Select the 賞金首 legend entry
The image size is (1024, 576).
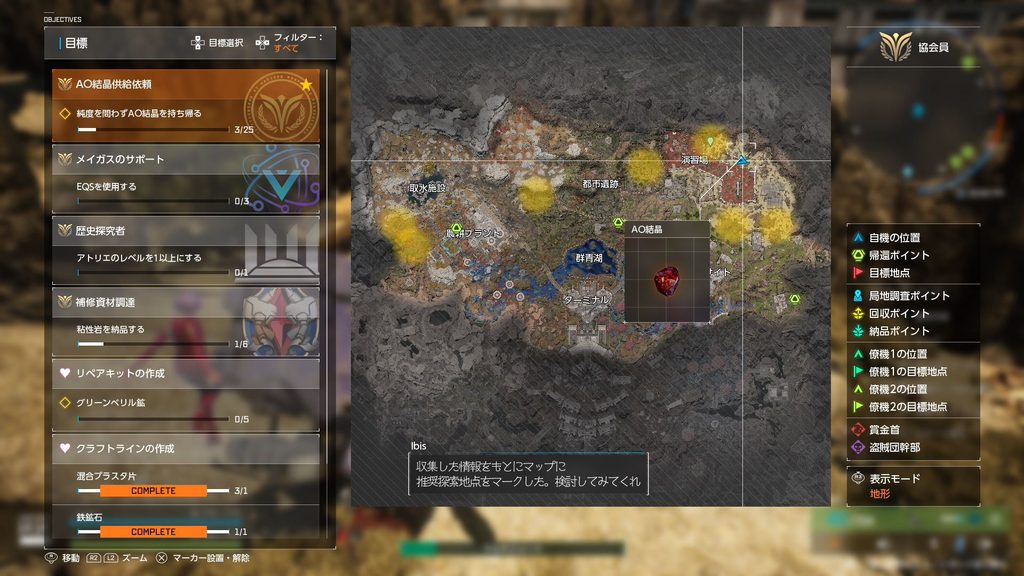click(x=885, y=429)
